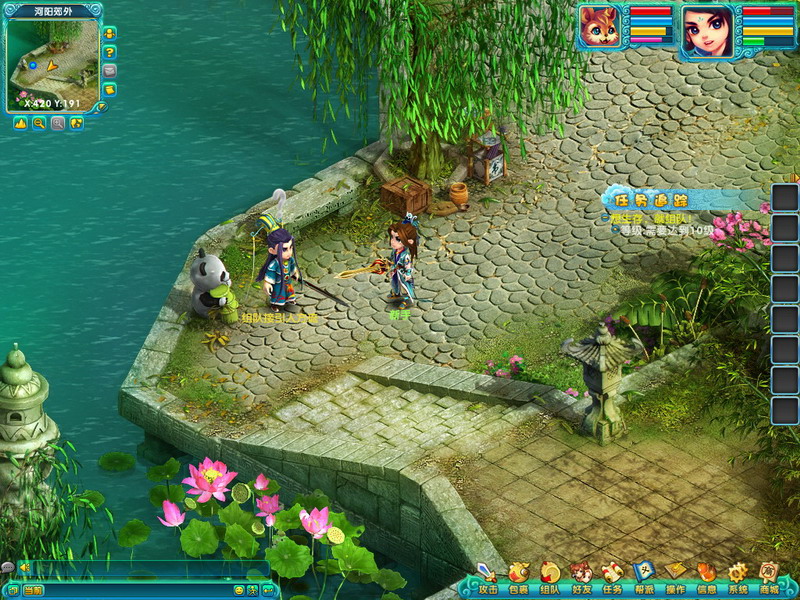
Task: Open the 系统 (System) gear settings
Action: pos(737,575)
